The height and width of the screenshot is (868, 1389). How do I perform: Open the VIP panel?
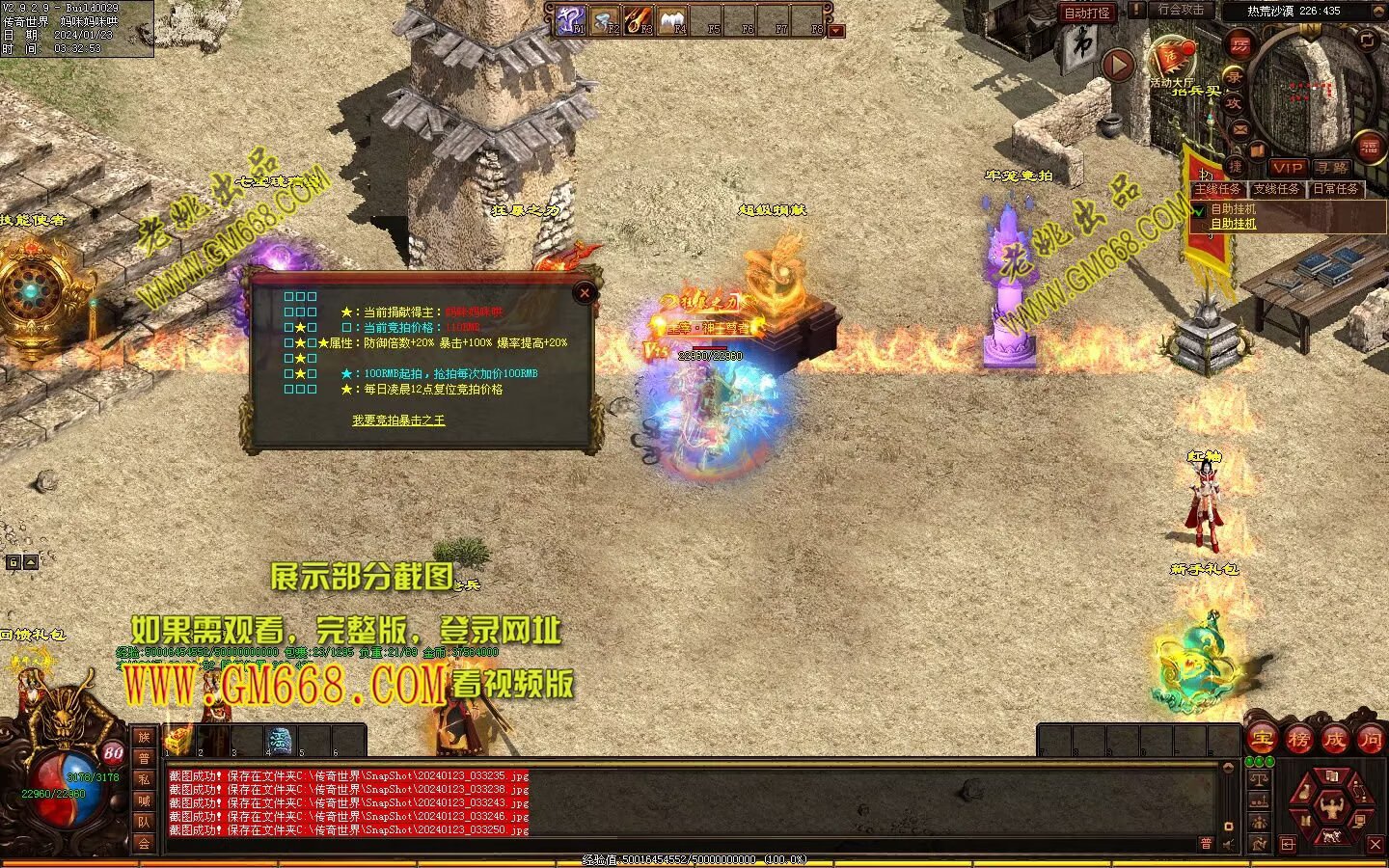point(1287,168)
